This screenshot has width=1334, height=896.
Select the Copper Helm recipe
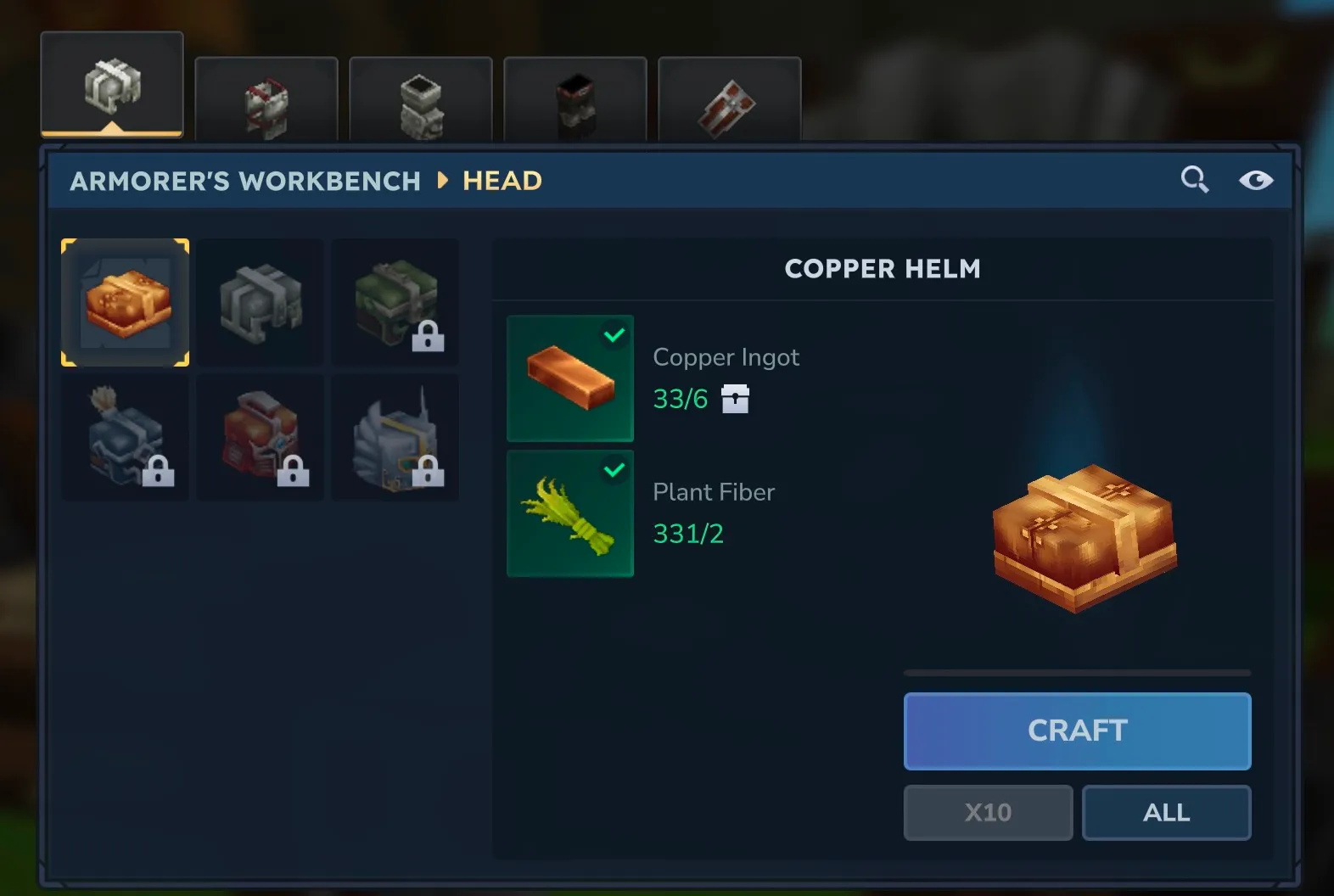click(126, 302)
